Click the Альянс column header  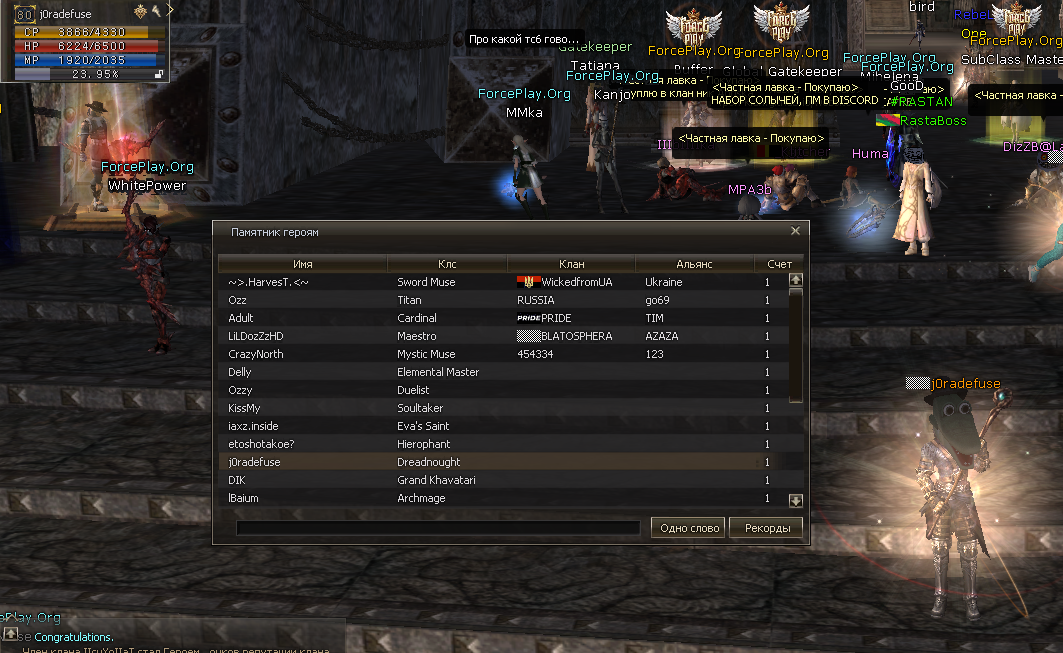(694, 264)
